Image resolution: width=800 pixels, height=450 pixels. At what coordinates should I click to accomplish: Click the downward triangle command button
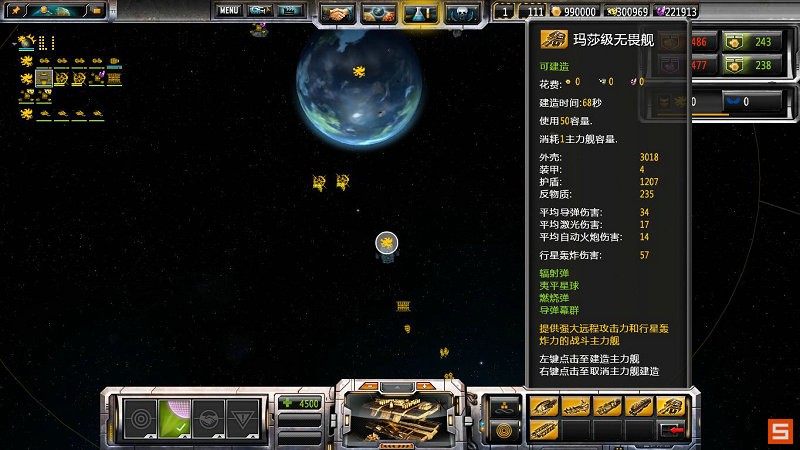tap(243, 418)
